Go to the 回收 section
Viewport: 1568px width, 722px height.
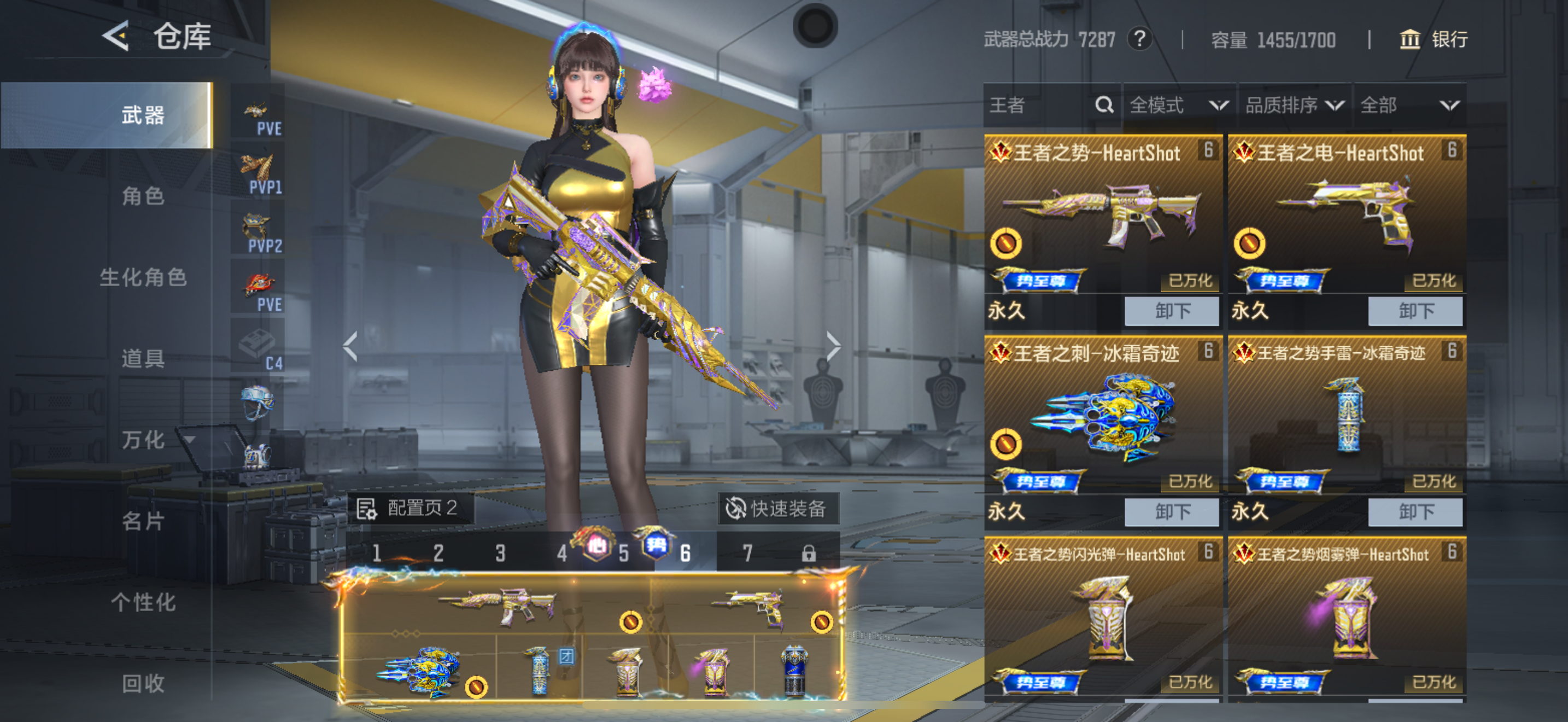[143, 683]
